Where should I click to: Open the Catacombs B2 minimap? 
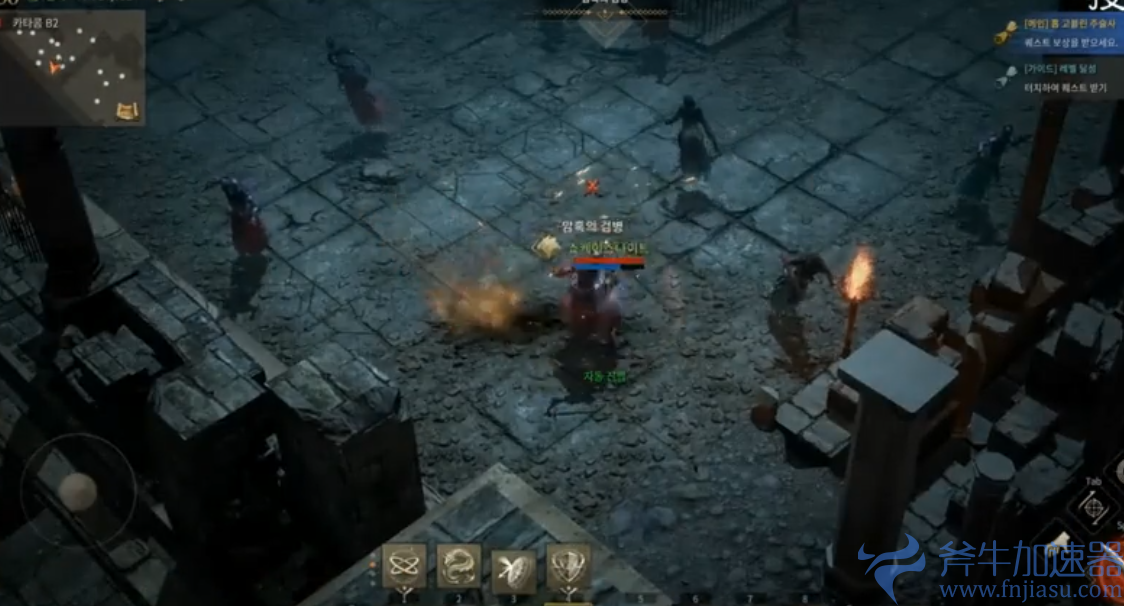(70, 68)
